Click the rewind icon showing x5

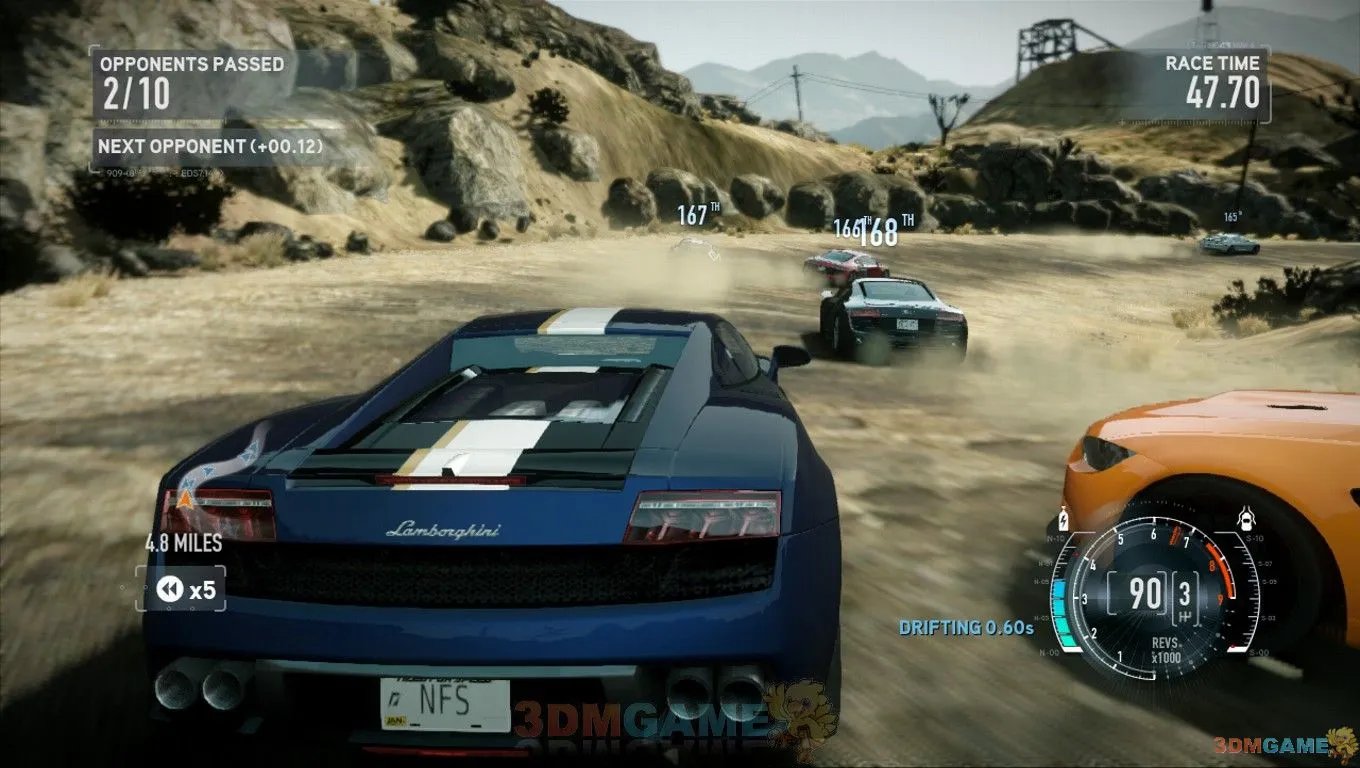point(170,590)
